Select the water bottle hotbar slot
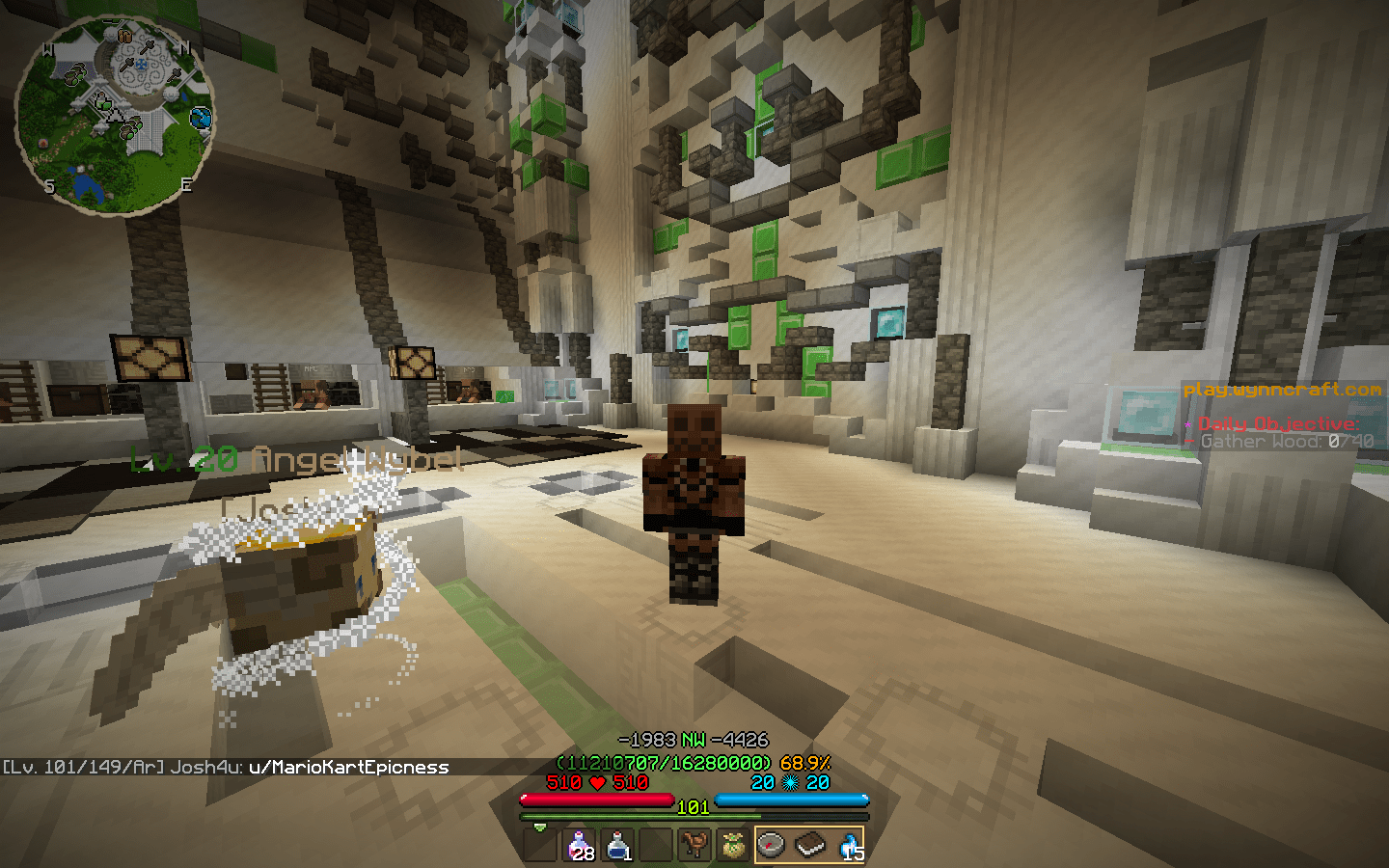 (616, 844)
